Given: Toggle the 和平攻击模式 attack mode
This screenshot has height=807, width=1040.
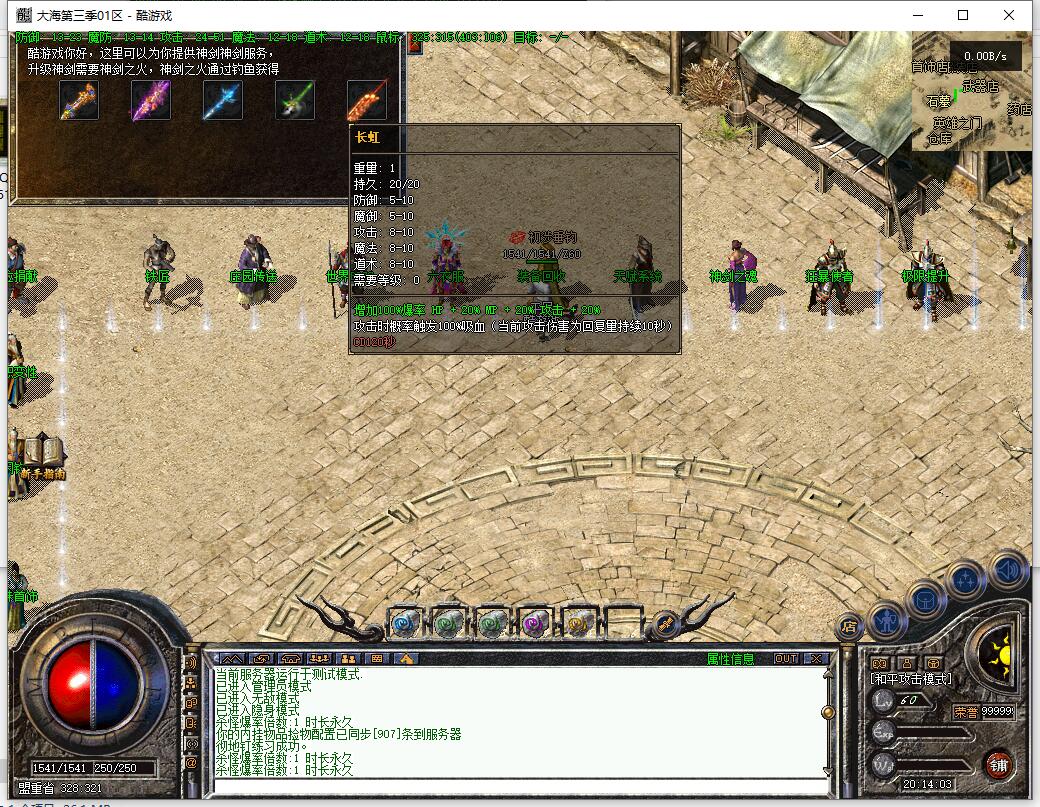Looking at the screenshot, I should click(x=911, y=679).
